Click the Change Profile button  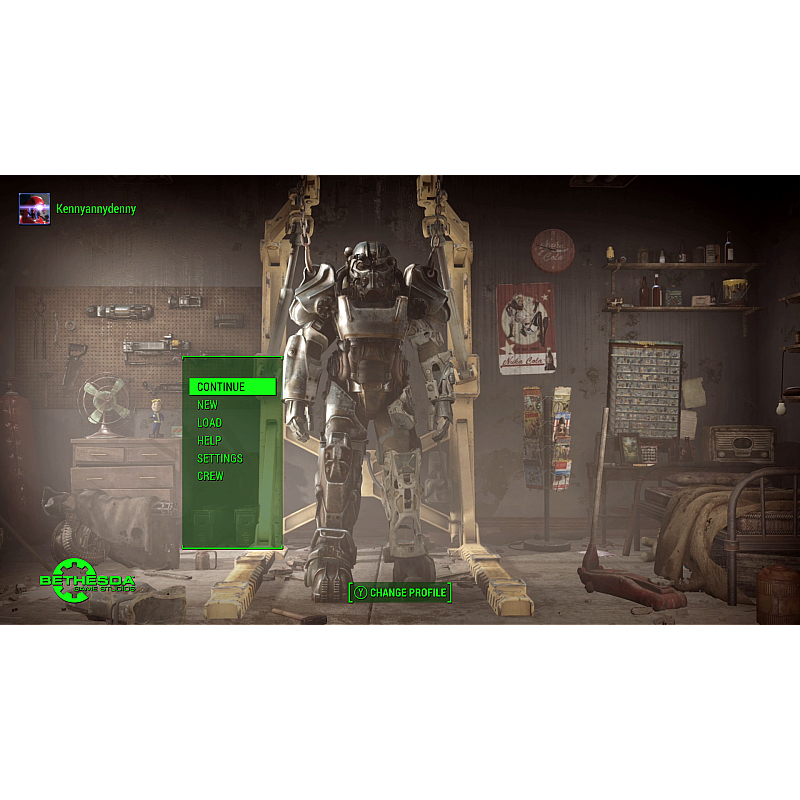click(x=400, y=593)
